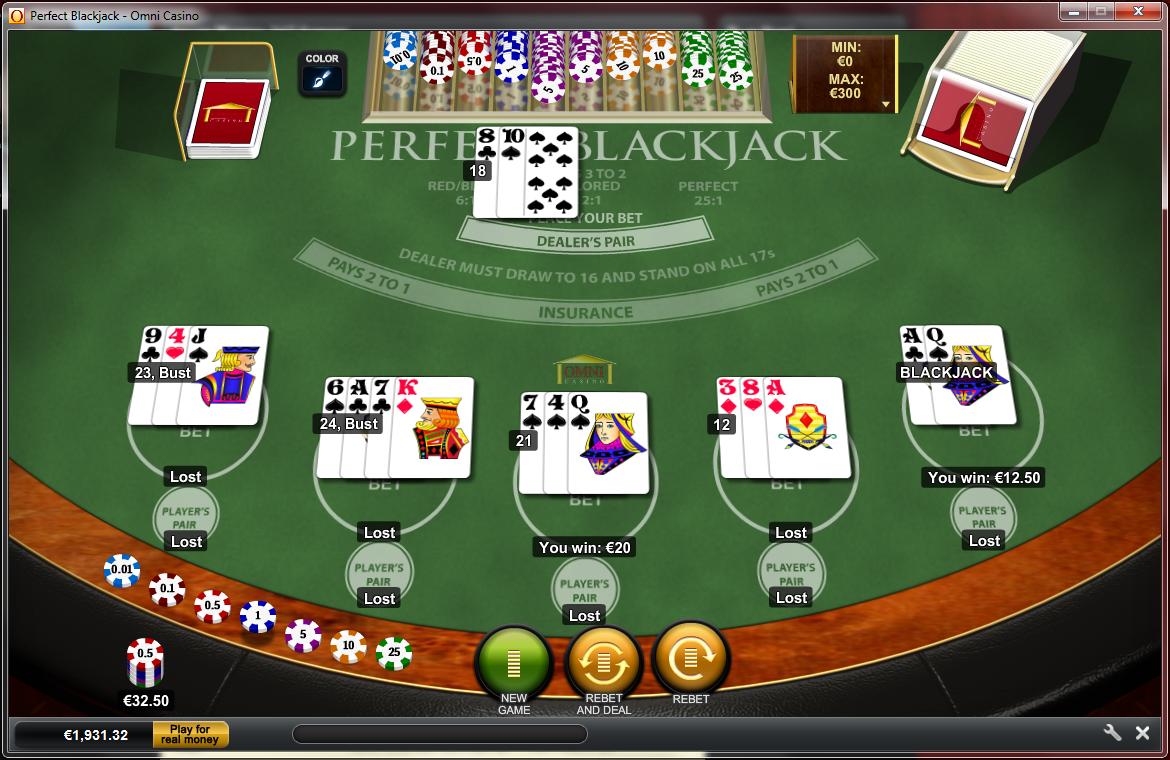Screen dimensions: 1170x760
Task: Select the 0.01 chip
Action: point(121,570)
